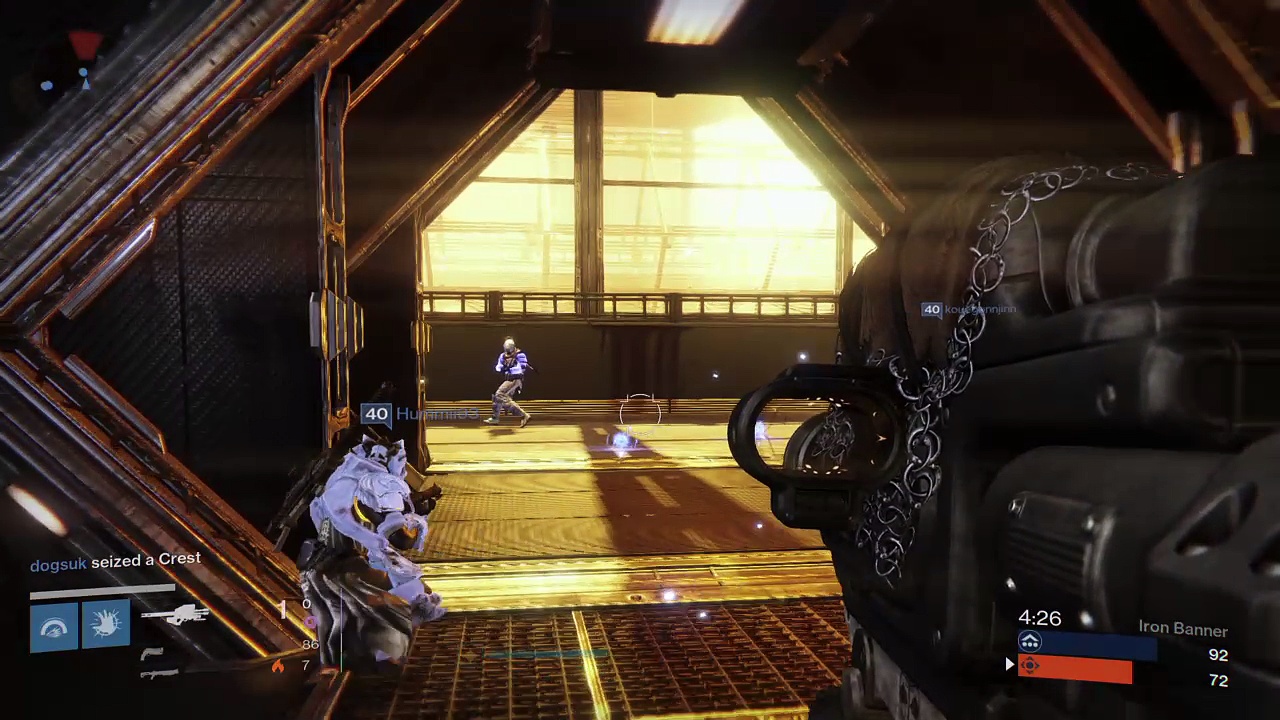Click the "dogsuk seized a Crest" feed message

pyautogui.click(x=115, y=562)
